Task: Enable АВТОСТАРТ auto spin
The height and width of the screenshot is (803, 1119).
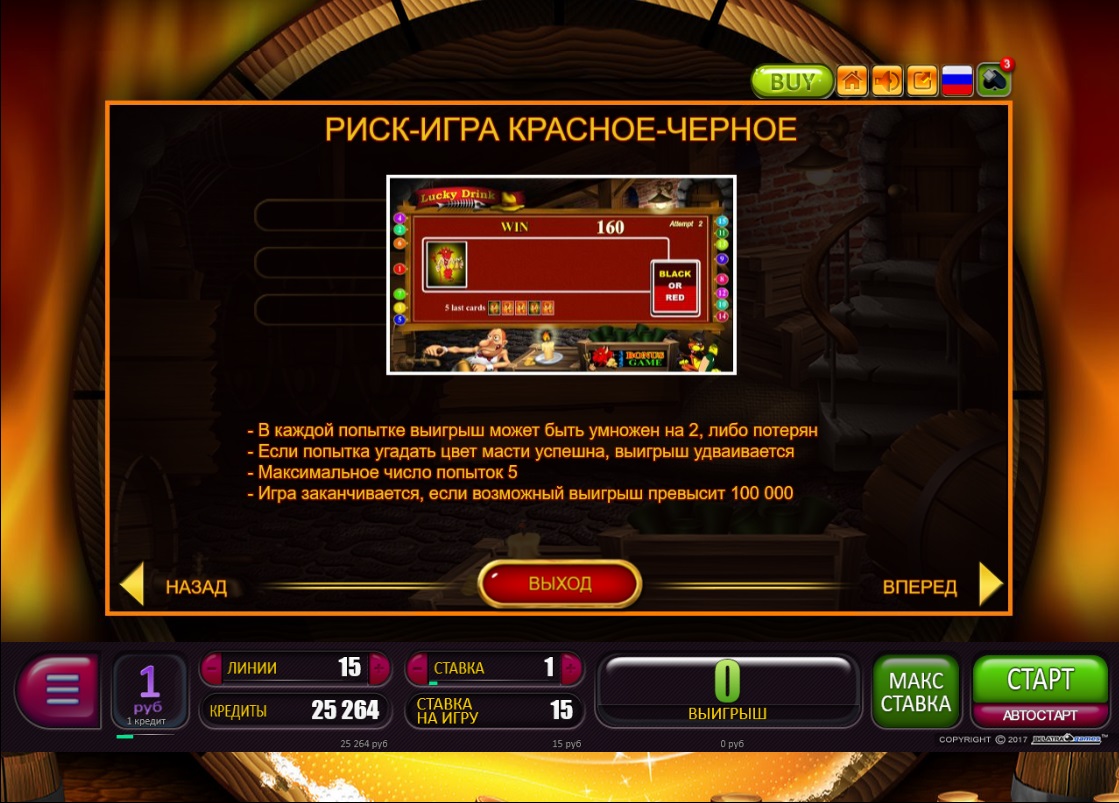Action: pyautogui.click(x=1039, y=715)
